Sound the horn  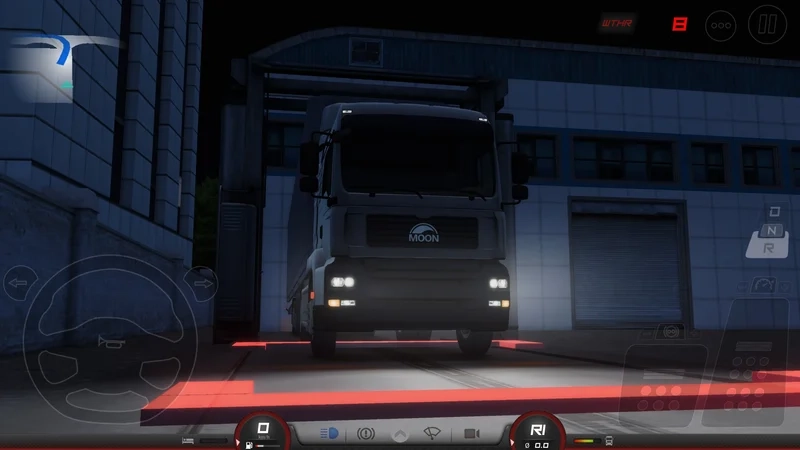(103, 342)
